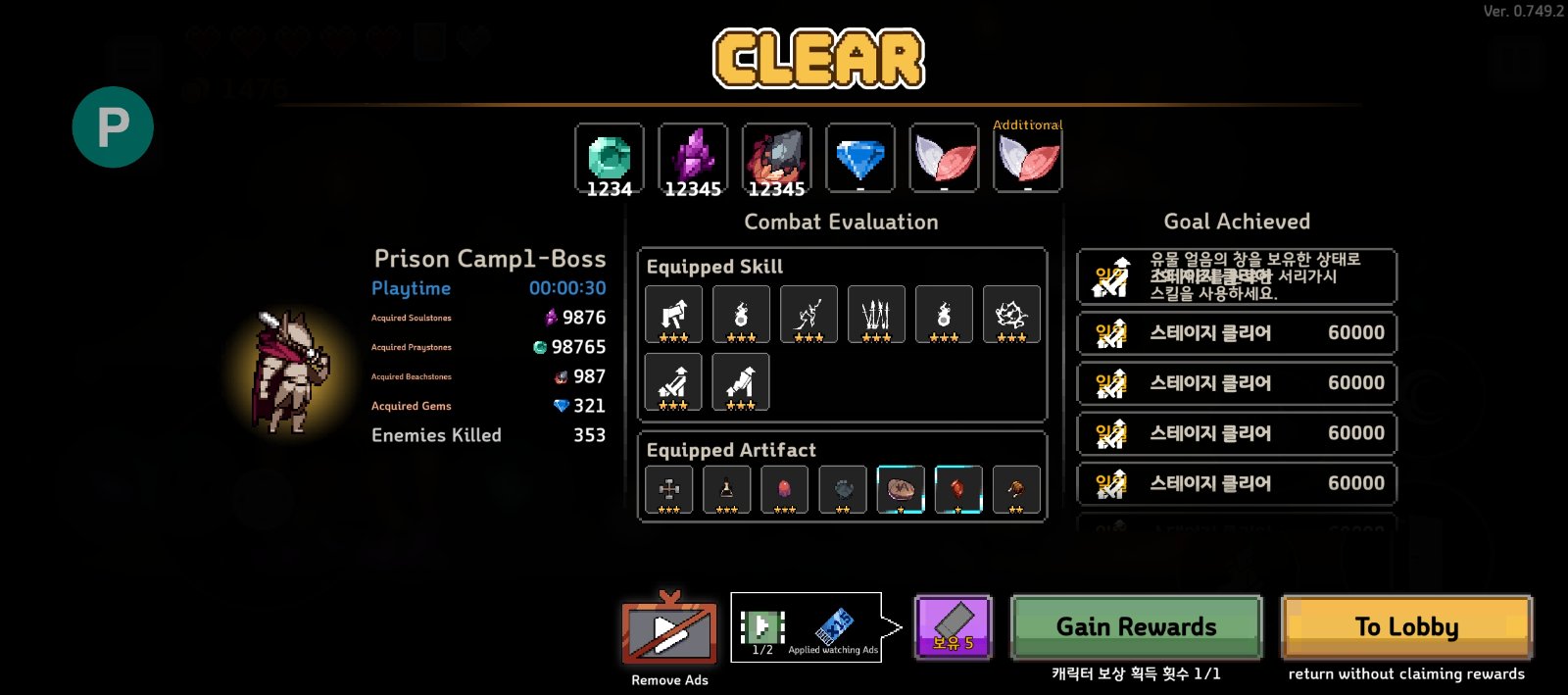Use the purple ticket button labeled 보유 5
Screen dimensions: 1568x695
953,627
